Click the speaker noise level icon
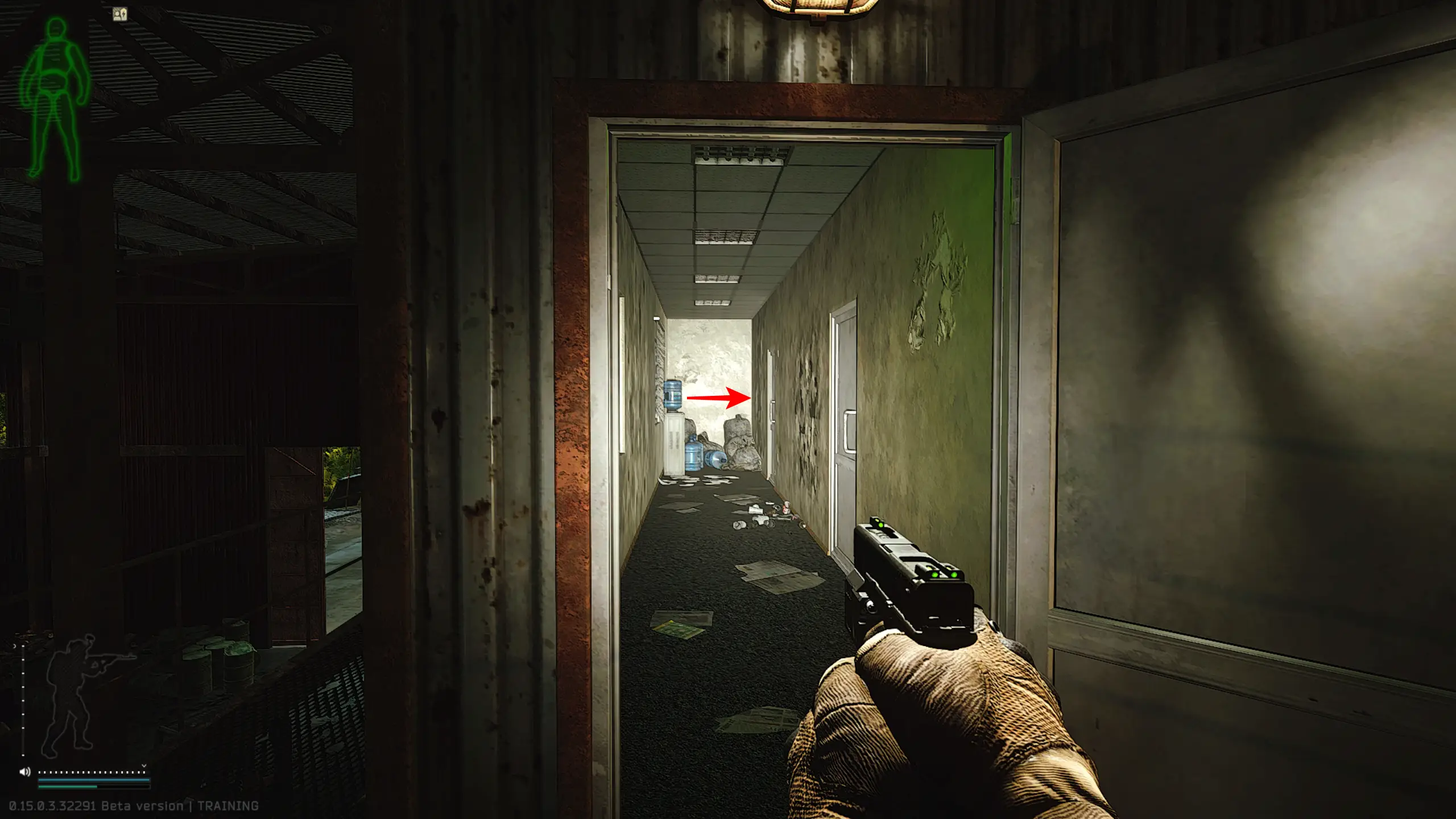 (25, 772)
